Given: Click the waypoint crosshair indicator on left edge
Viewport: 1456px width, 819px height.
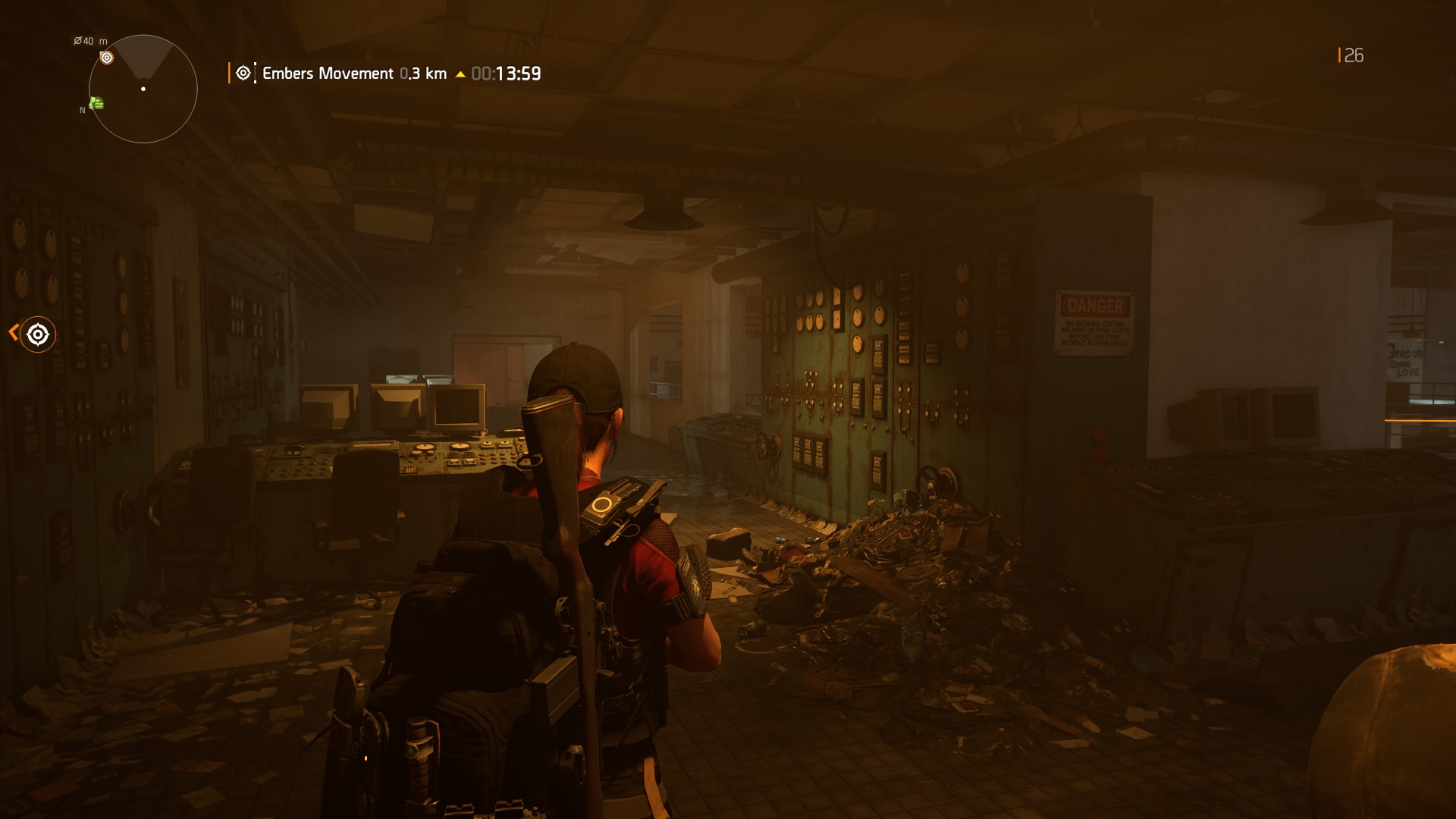Looking at the screenshot, I should (x=37, y=334).
